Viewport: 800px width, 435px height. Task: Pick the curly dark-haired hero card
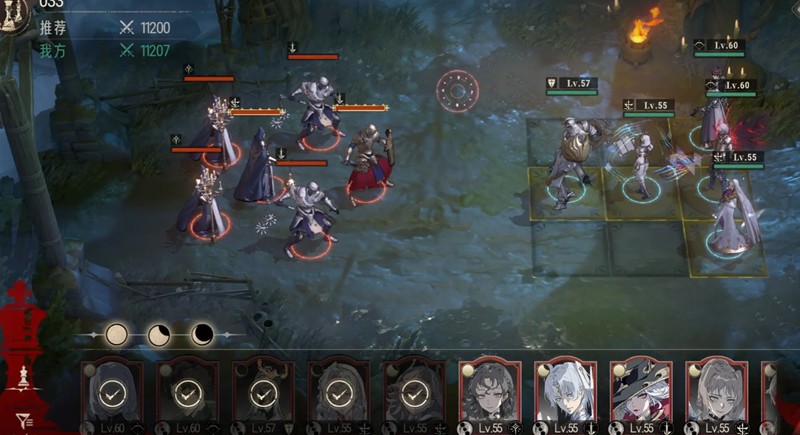coord(489,392)
